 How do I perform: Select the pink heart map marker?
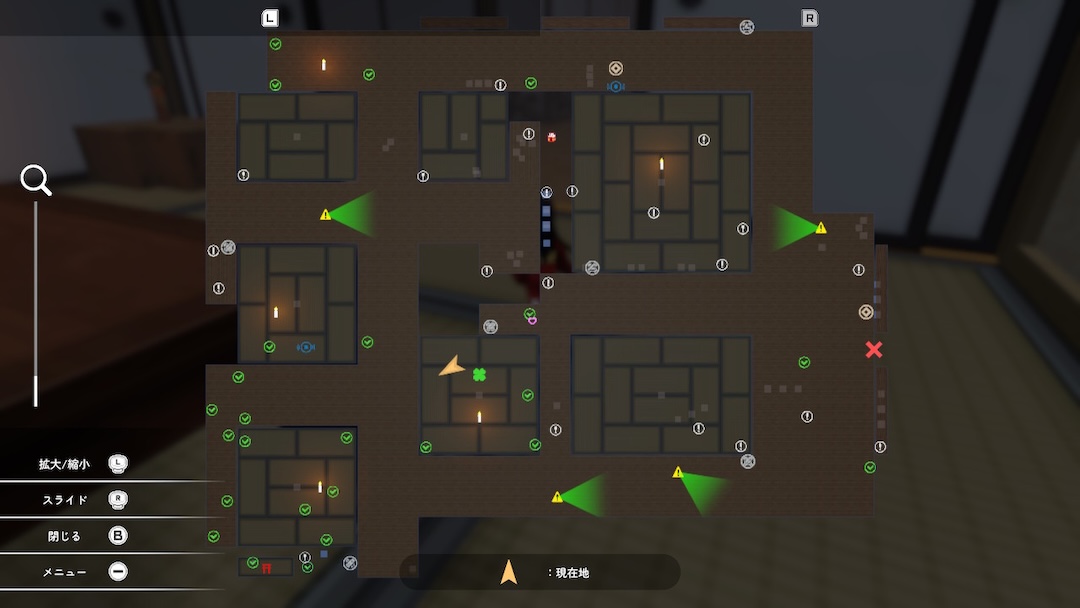coord(532,321)
